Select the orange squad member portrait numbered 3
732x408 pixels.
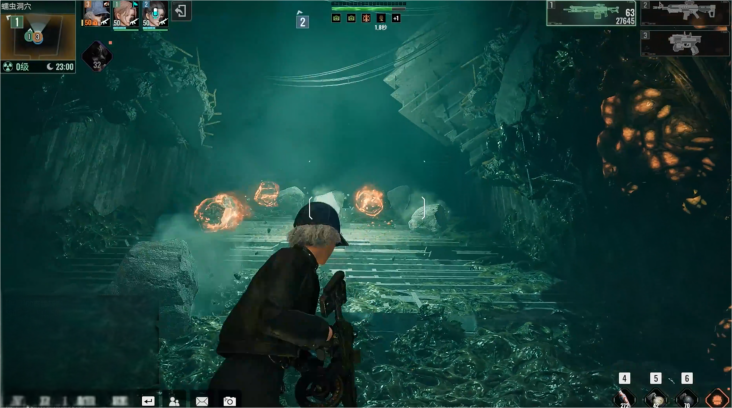coord(95,15)
